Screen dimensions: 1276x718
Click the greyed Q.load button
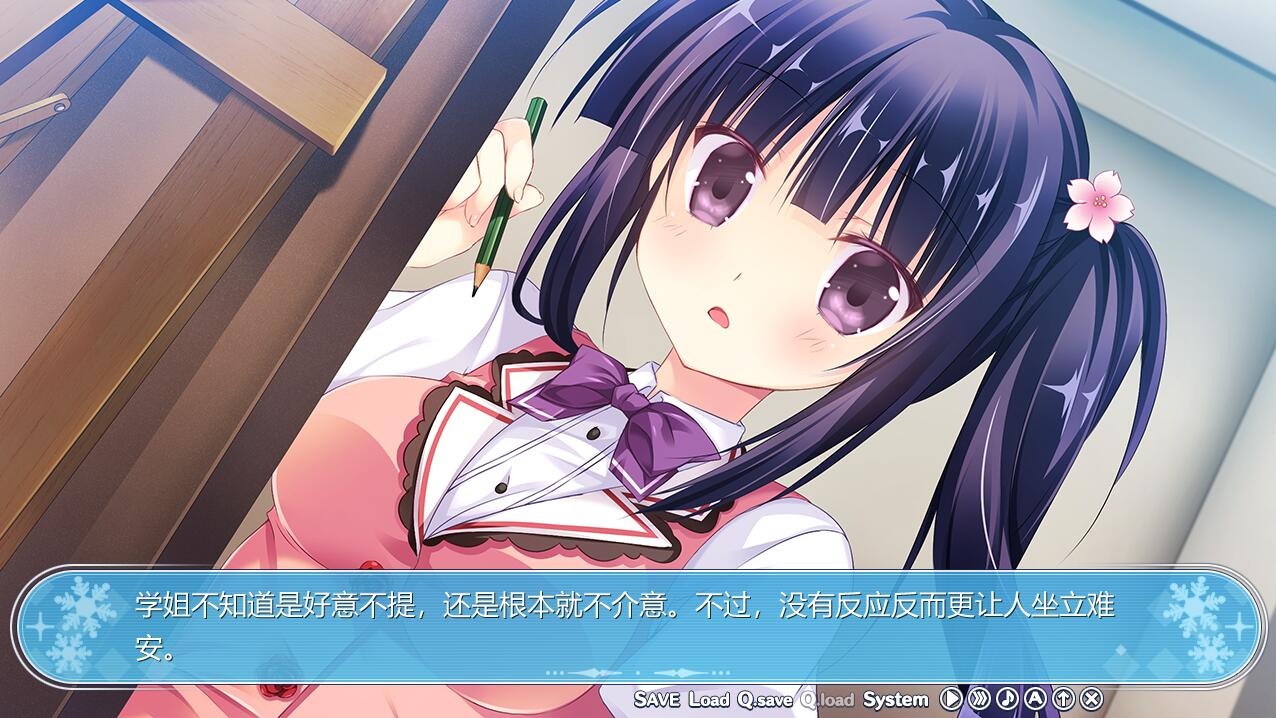(827, 699)
